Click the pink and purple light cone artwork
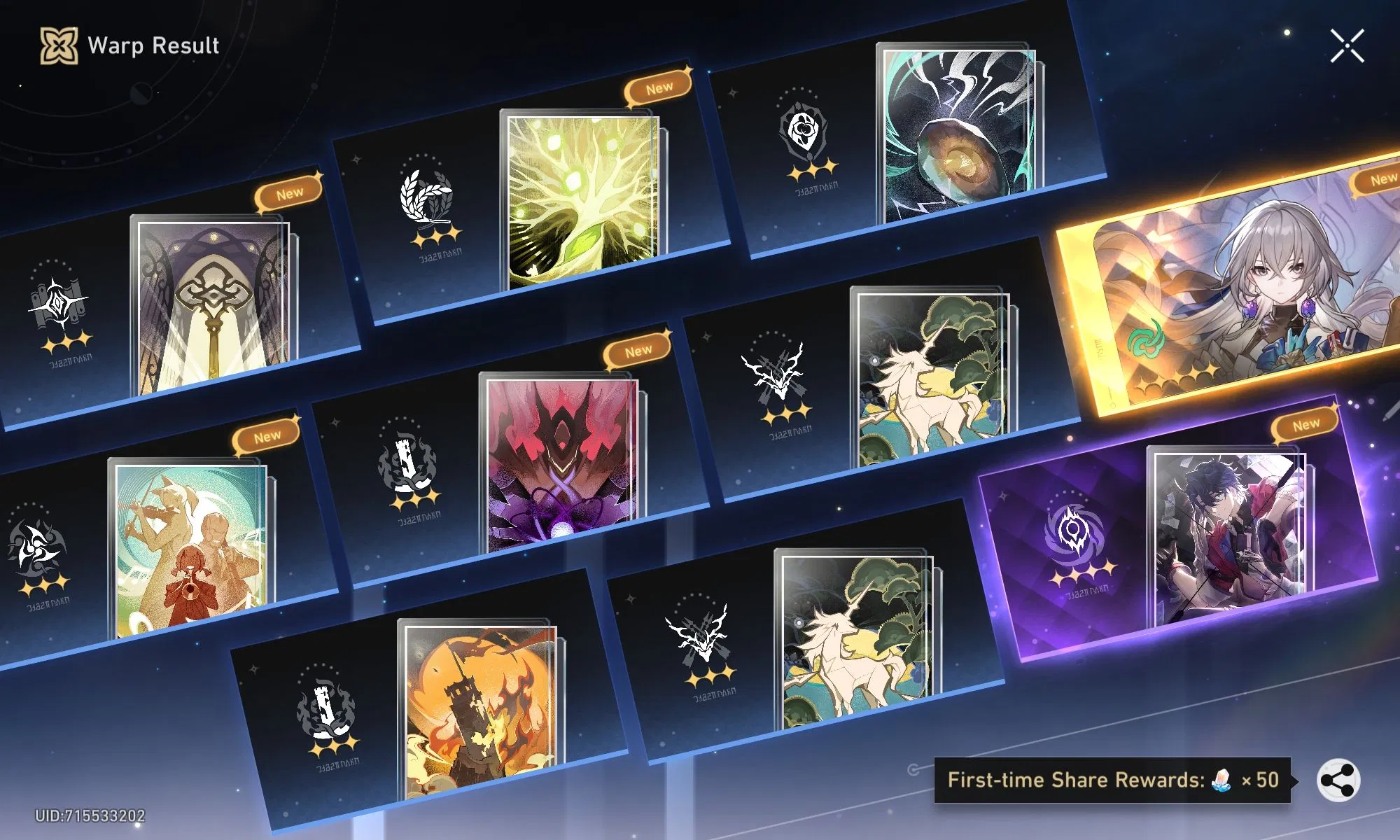This screenshot has width=1400, height=840. click(x=560, y=462)
